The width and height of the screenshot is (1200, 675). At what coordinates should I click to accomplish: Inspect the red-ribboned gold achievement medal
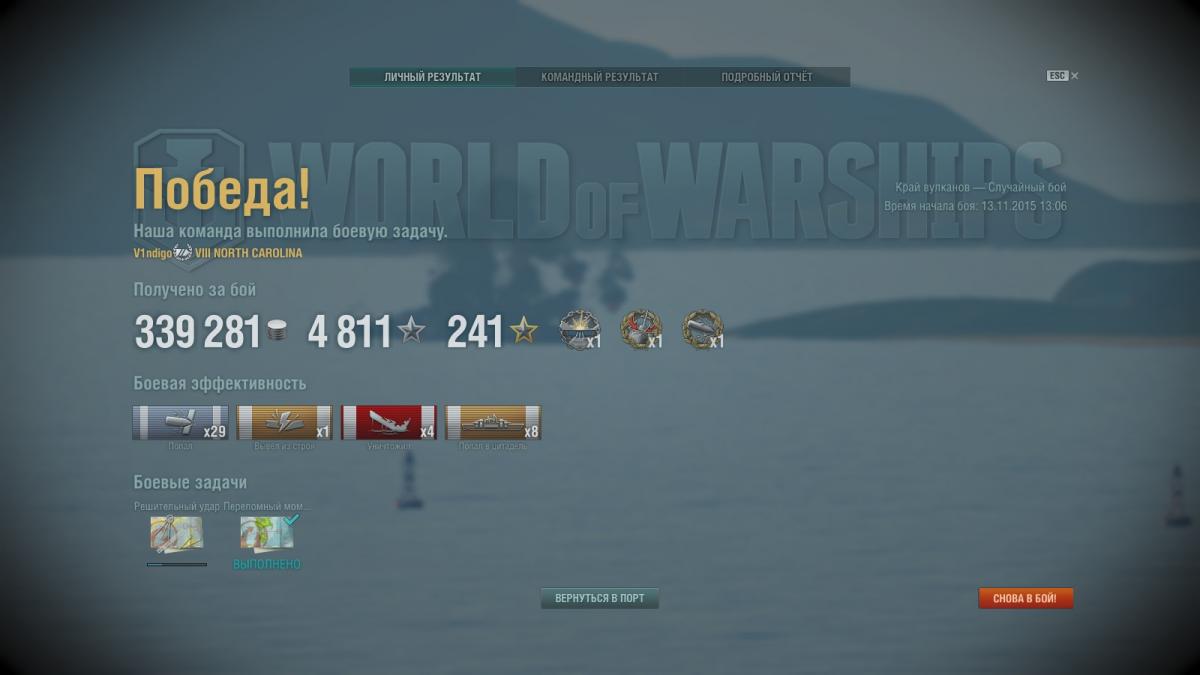pos(640,329)
